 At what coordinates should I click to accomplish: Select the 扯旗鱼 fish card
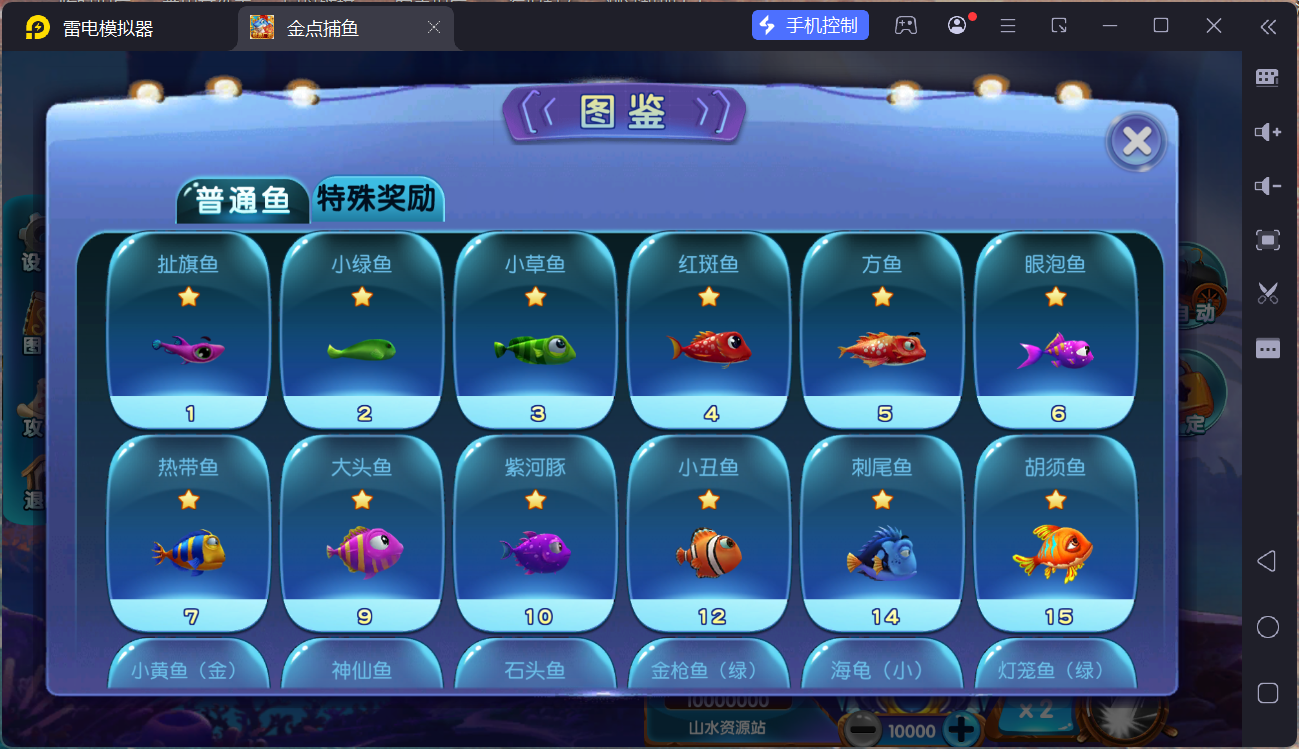pos(189,330)
